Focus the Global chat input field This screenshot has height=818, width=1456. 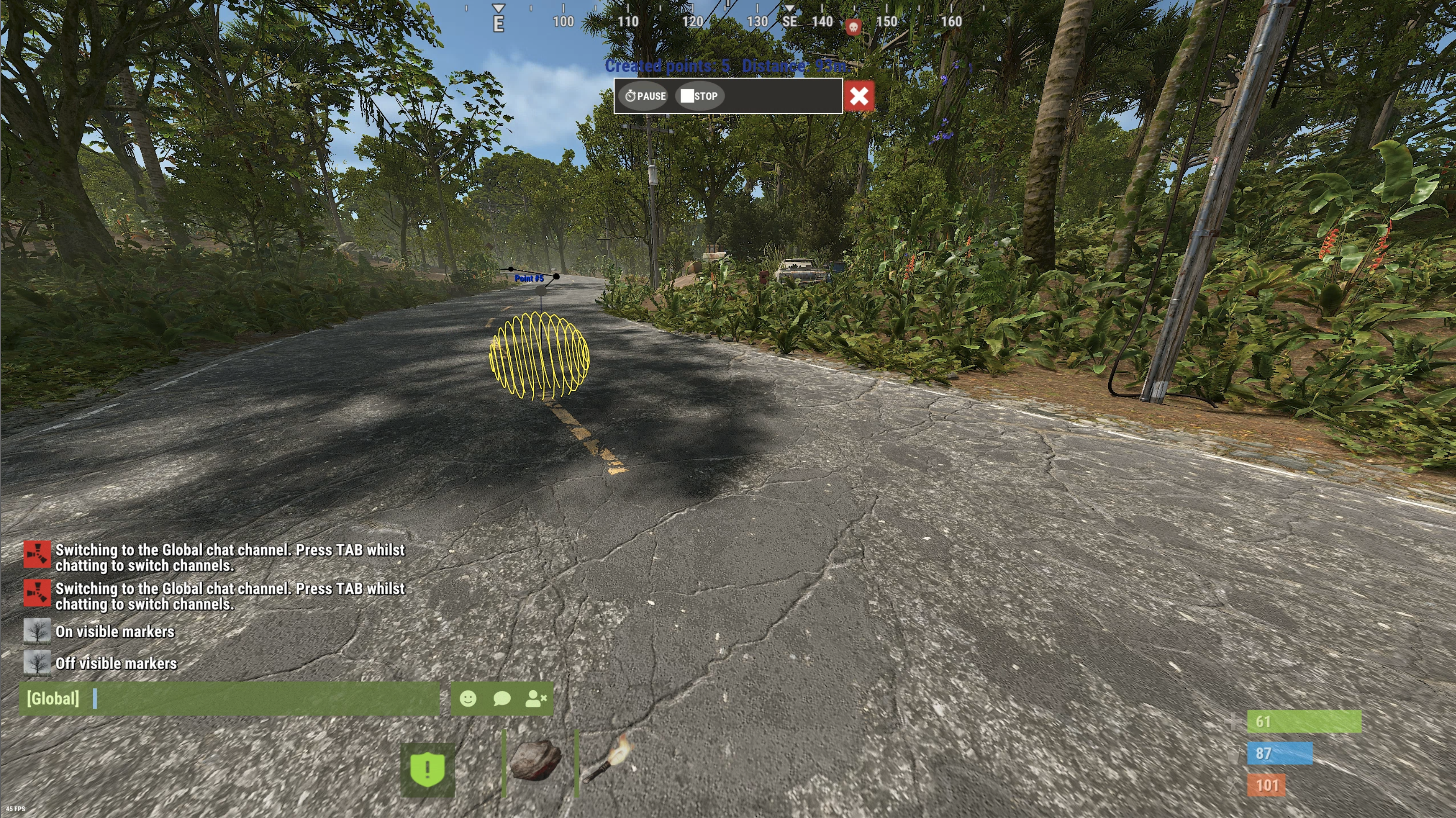(260, 699)
